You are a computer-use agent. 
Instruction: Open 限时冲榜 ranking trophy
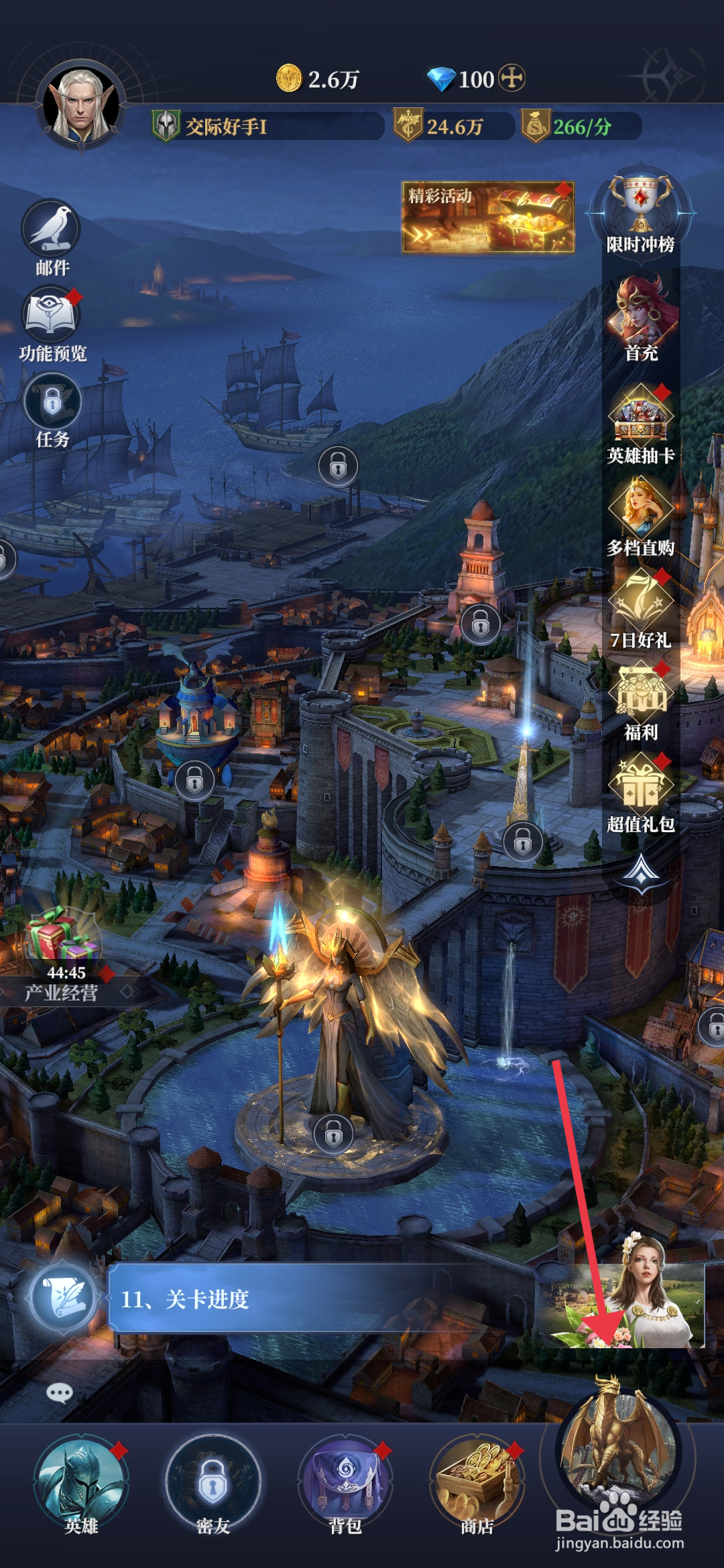point(640,209)
